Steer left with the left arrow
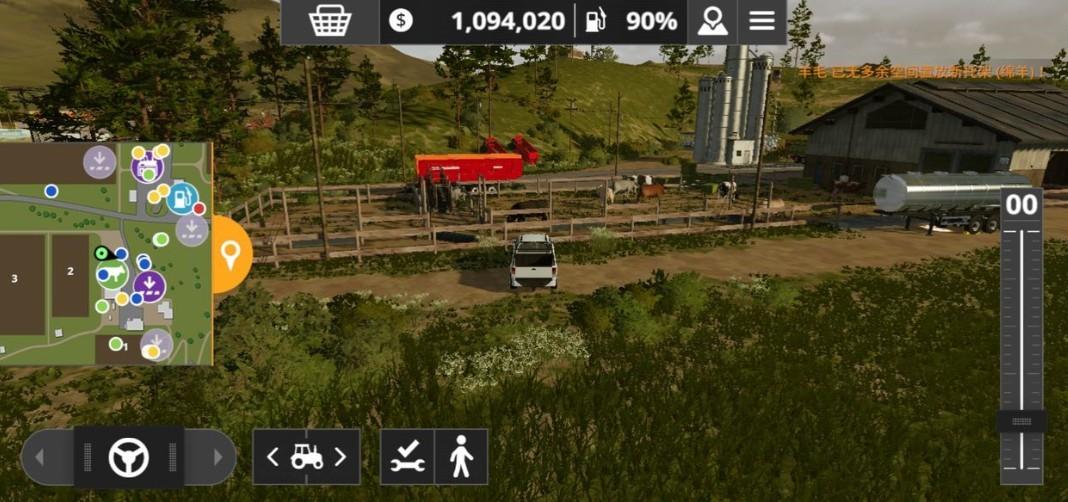The width and height of the screenshot is (1068, 502). tap(41, 458)
